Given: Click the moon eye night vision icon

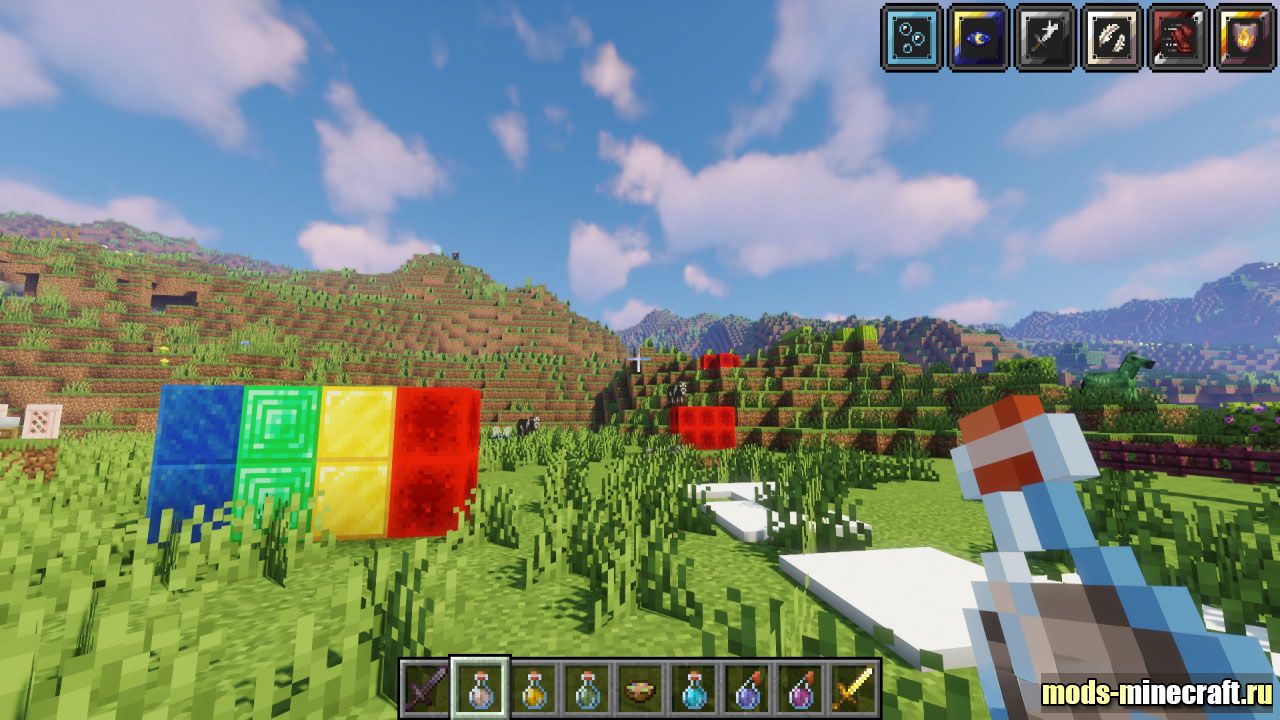Looking at the screenshot, I should (978, 38).
